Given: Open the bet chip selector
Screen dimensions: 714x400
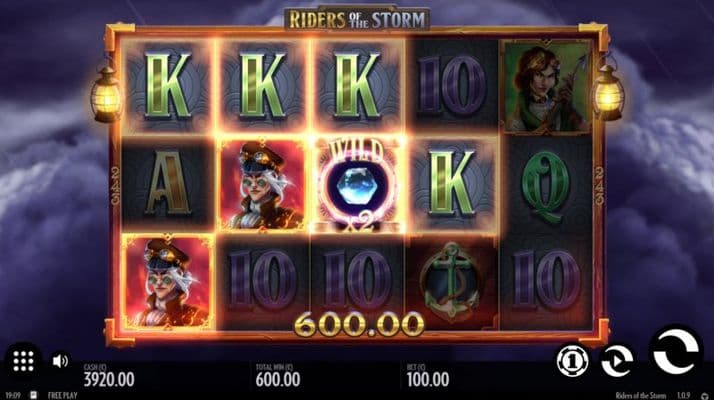Looking at the screenshot, I should pos(571,361).
